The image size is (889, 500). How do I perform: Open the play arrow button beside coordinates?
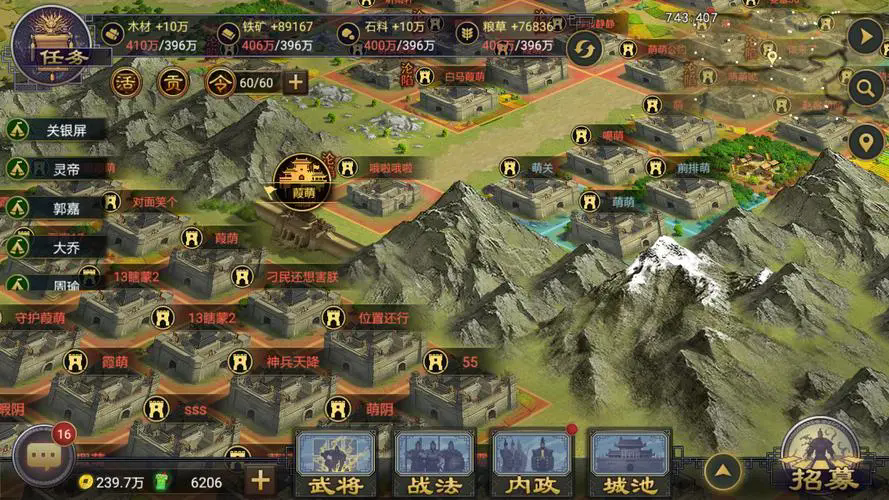pyautogui.click(x=864, y=37)
